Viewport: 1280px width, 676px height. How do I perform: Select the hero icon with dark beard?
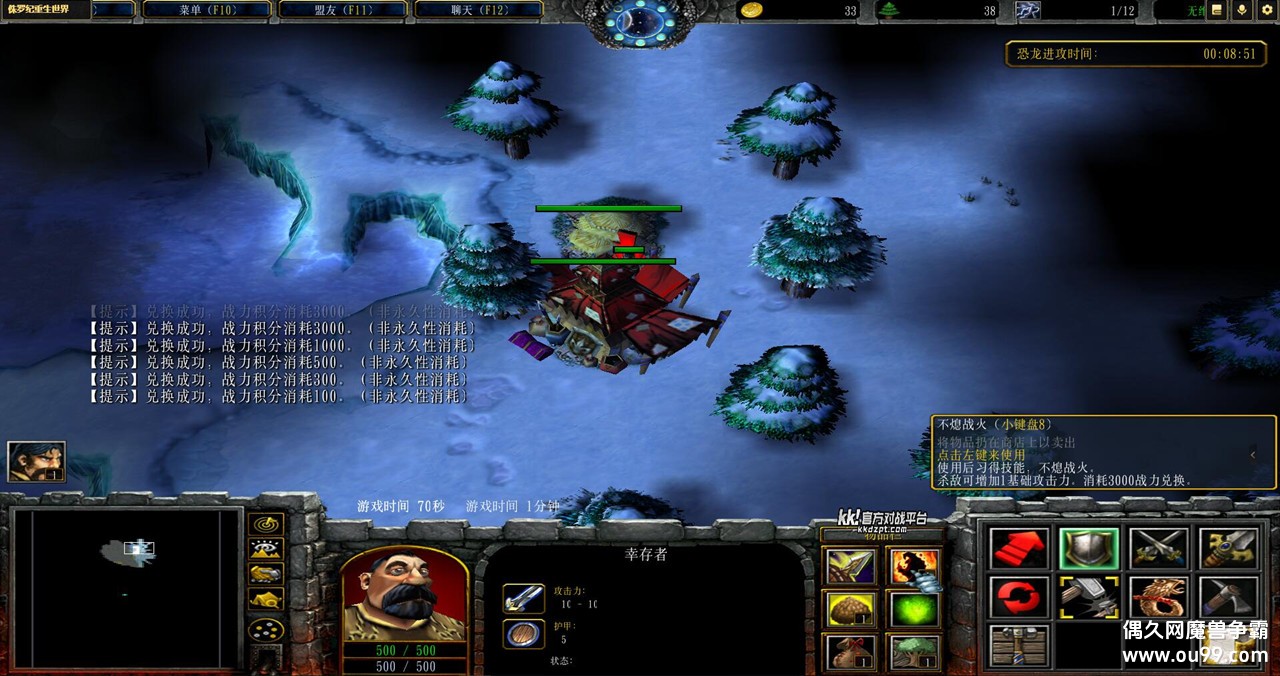coord(37,461)
